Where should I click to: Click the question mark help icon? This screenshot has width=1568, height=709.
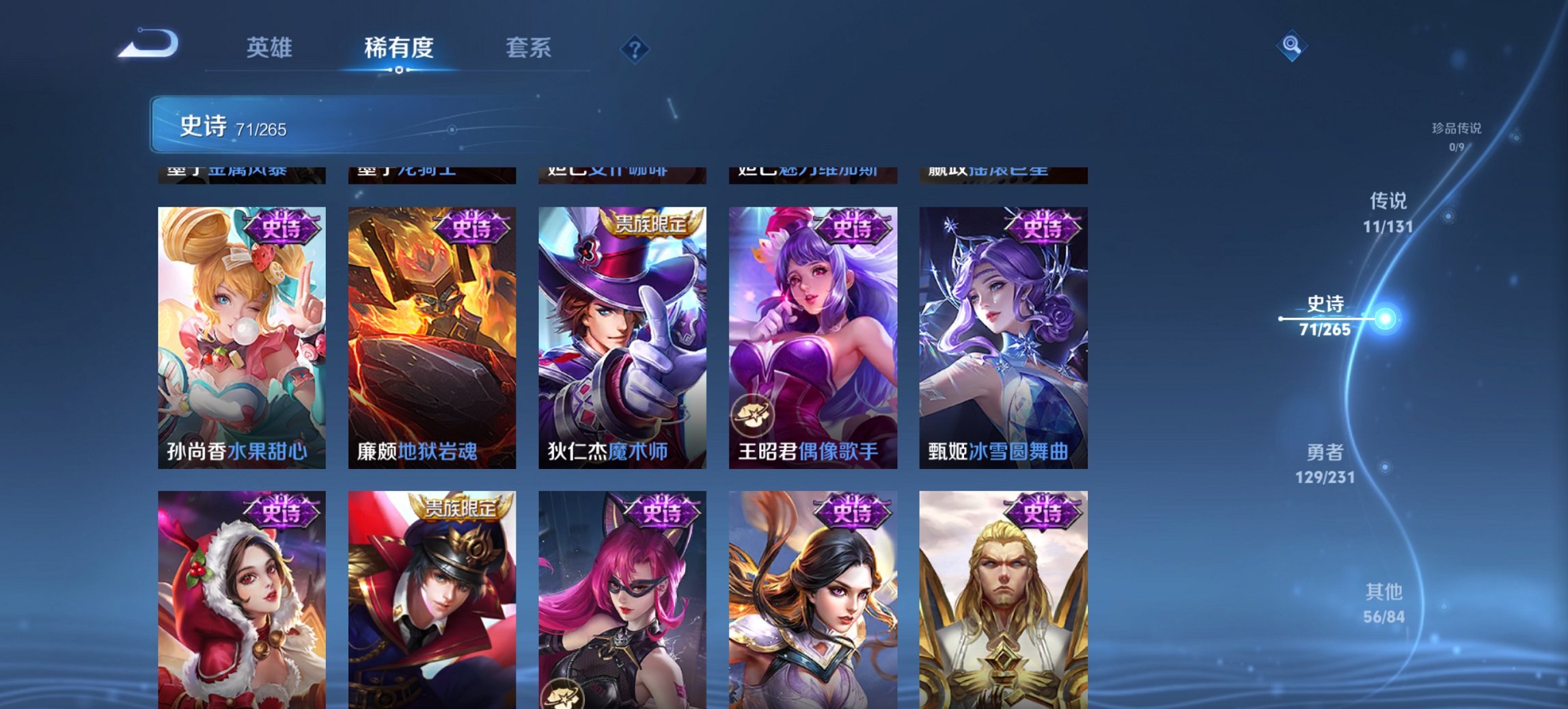coord(635,48)
